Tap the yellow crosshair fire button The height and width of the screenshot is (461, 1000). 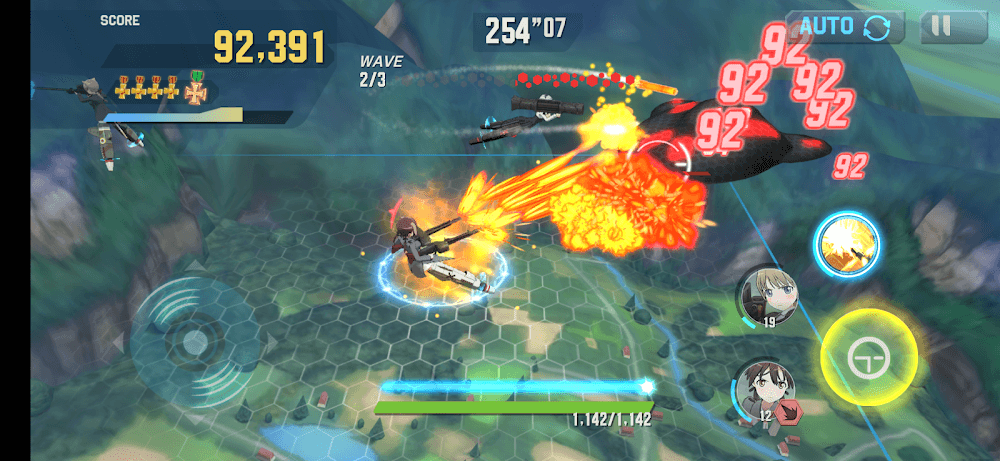pyautogui.click(x=868, y=357)
